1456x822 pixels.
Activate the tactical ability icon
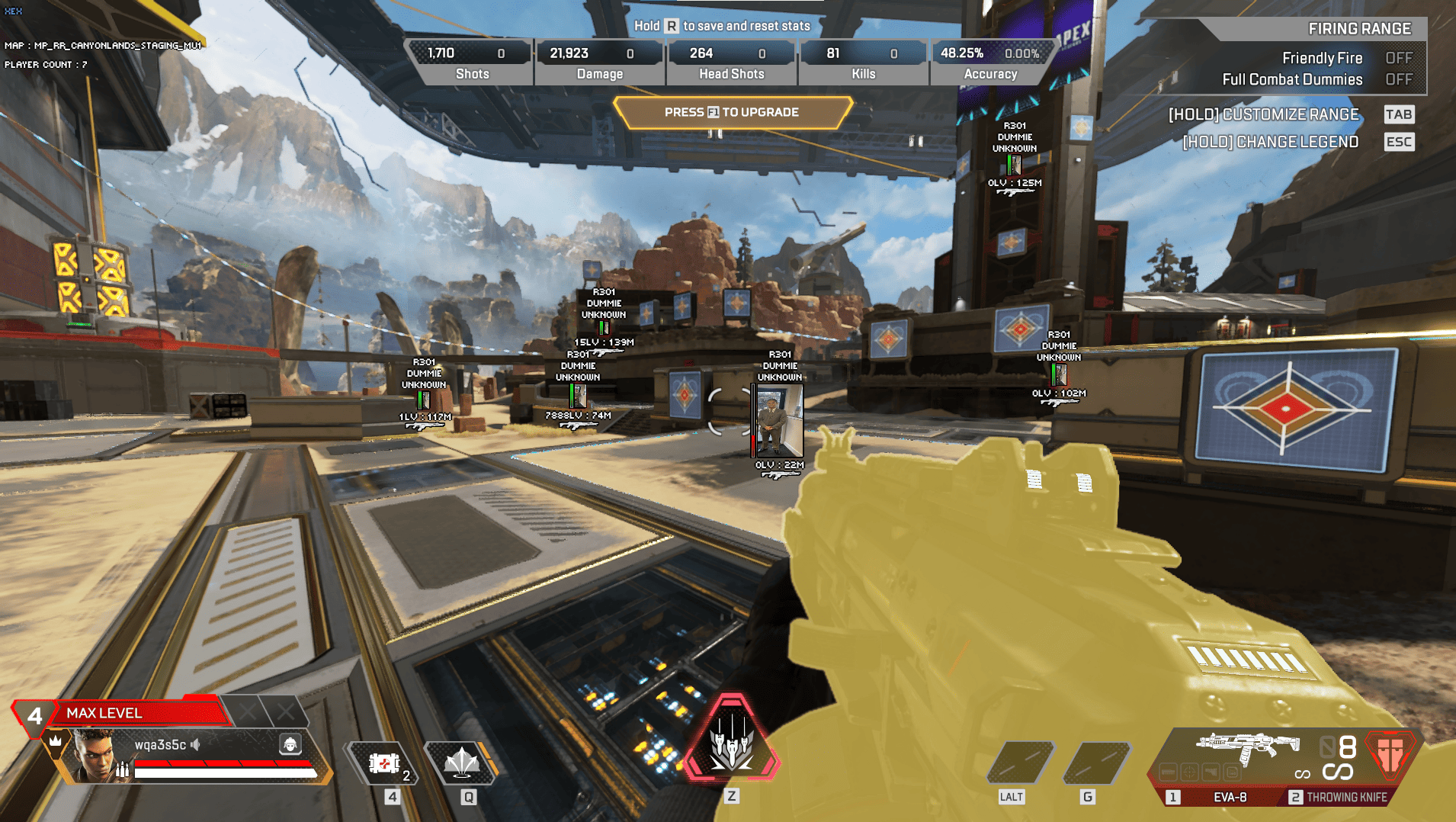(x=462, y=763)
